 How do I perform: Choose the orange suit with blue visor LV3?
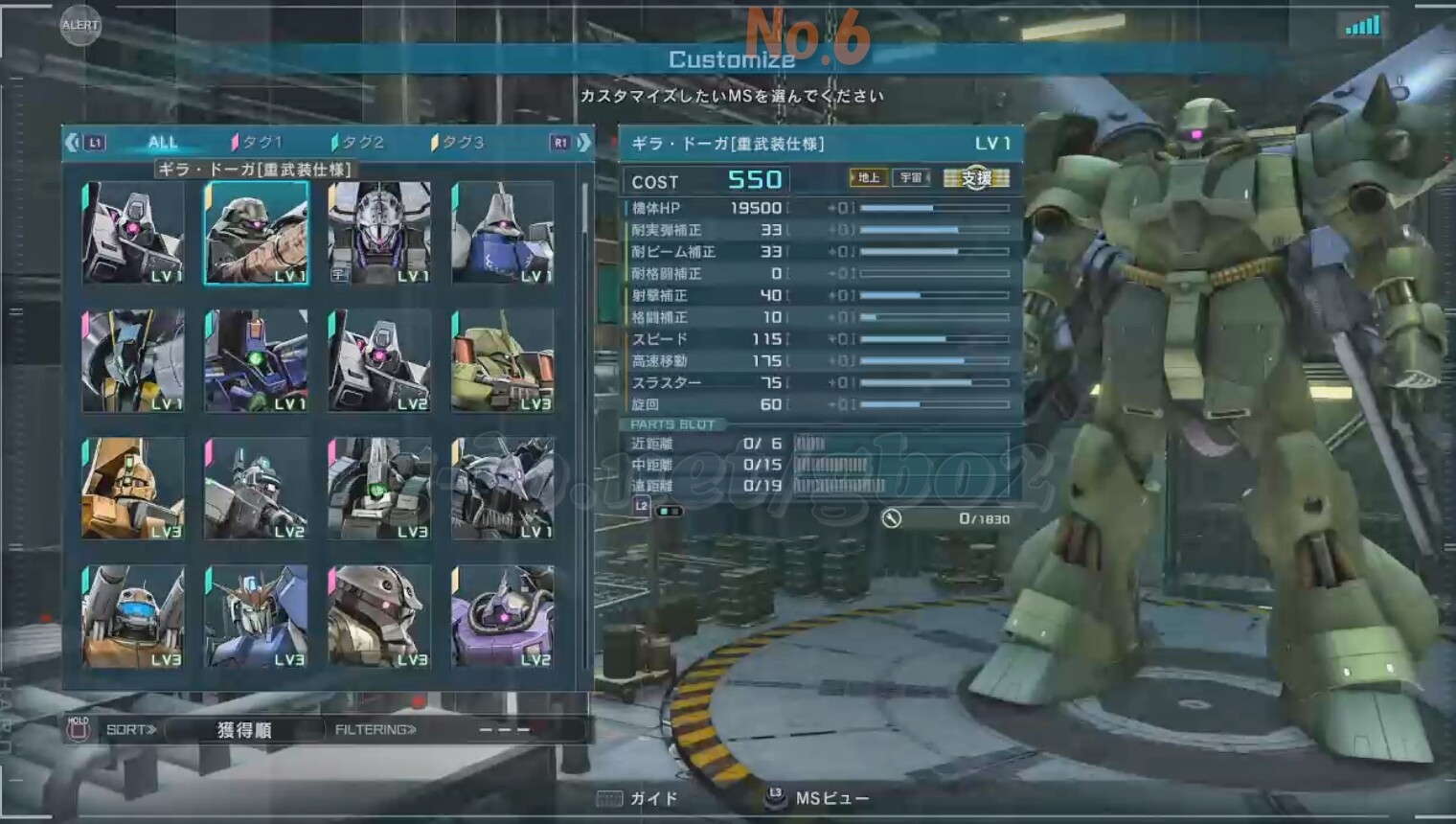coord(132,616)
